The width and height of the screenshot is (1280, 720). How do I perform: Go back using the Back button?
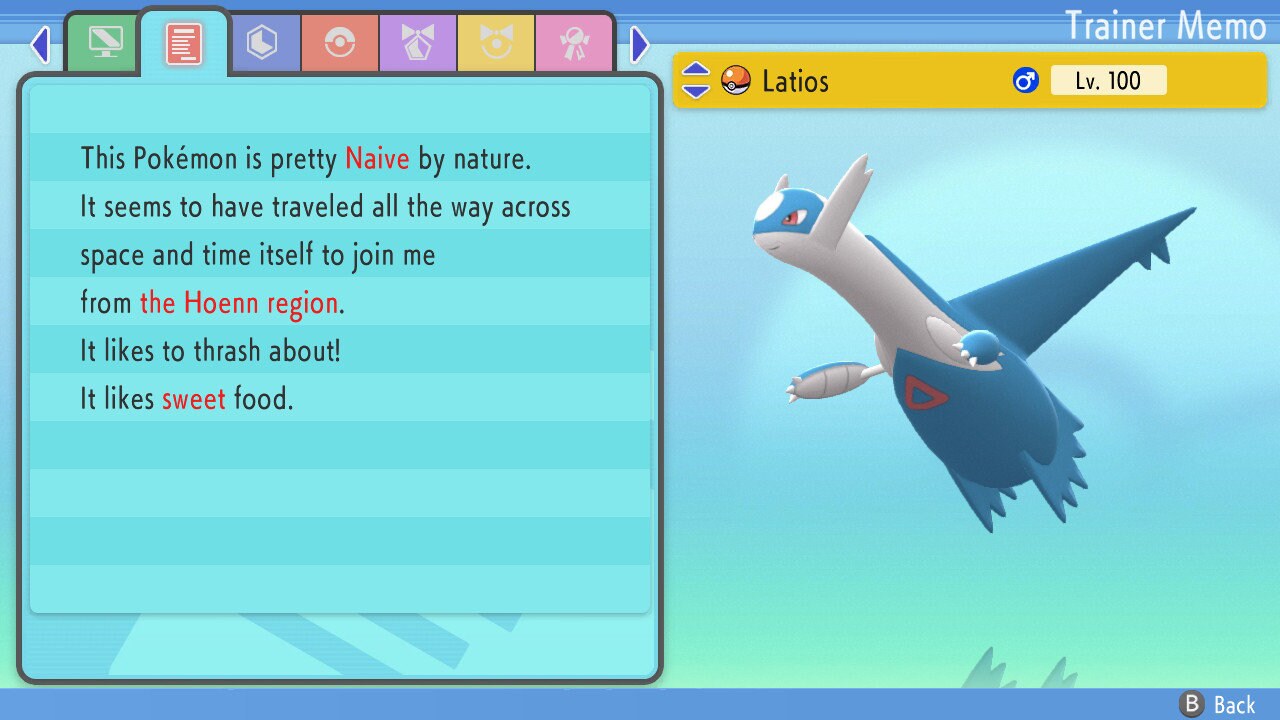[x=1218, y=705]
